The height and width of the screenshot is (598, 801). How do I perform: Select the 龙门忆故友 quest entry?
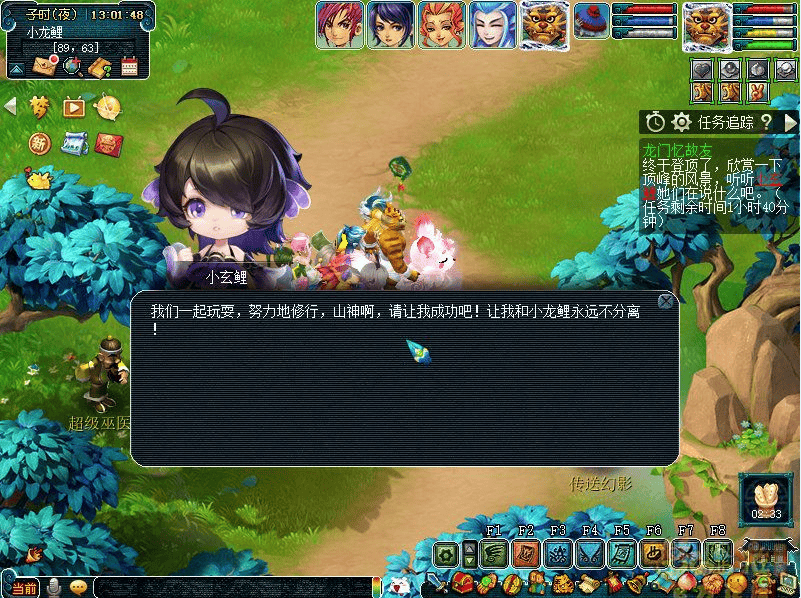pos(678,149)
